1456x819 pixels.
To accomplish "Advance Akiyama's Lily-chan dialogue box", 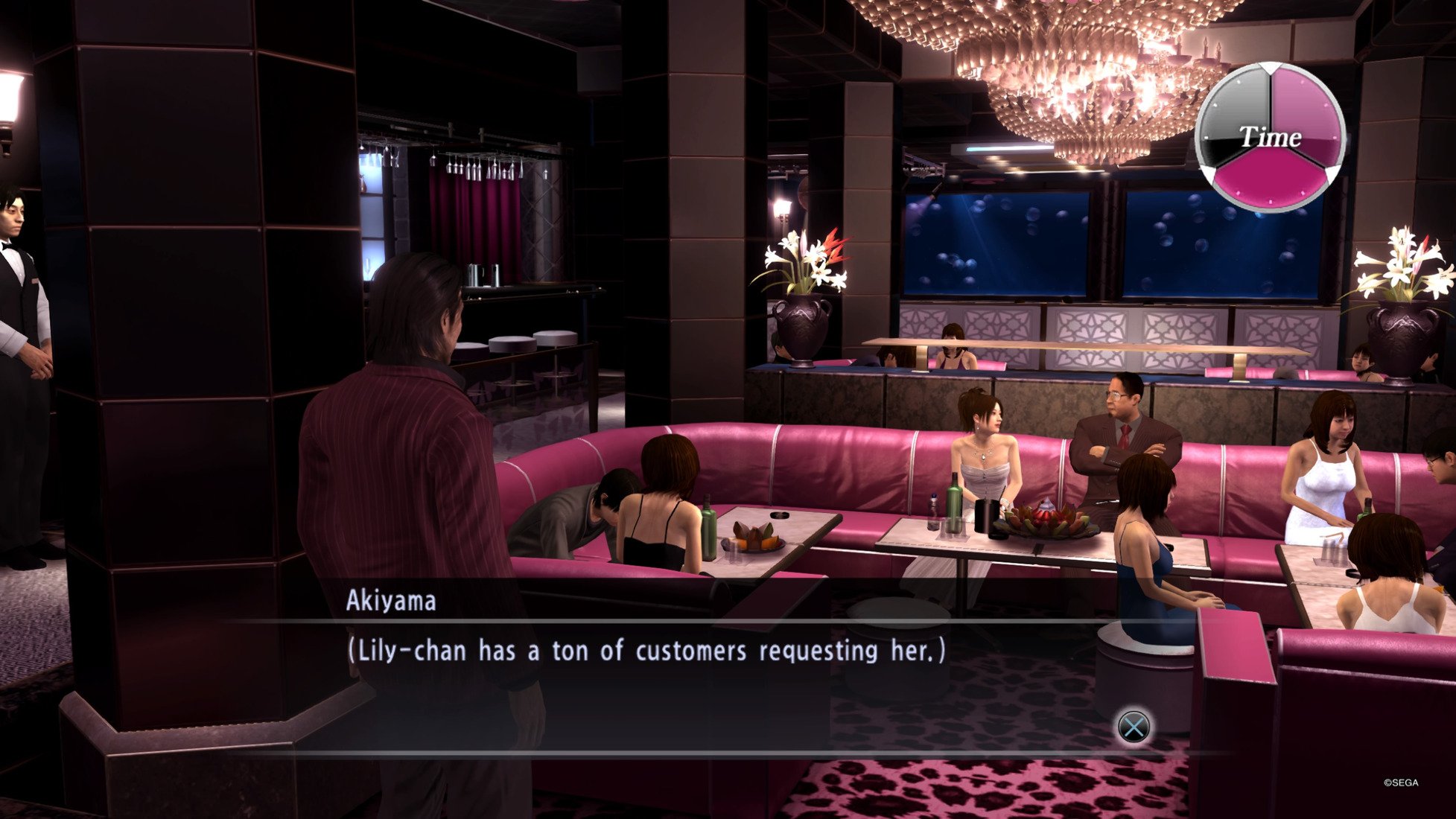I will [x=1134, y=727].
